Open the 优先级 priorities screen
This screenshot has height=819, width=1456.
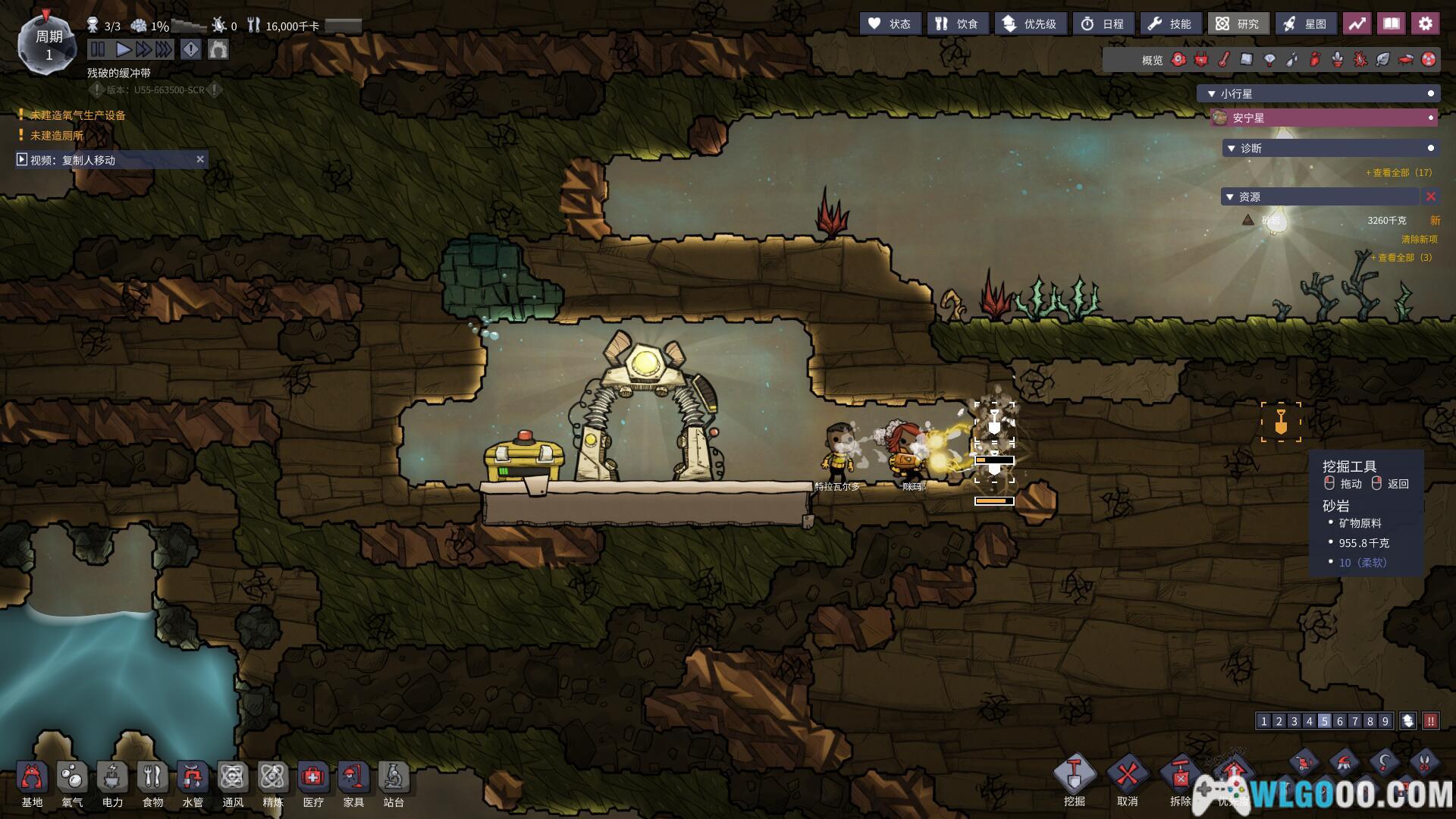[1030, 24]
